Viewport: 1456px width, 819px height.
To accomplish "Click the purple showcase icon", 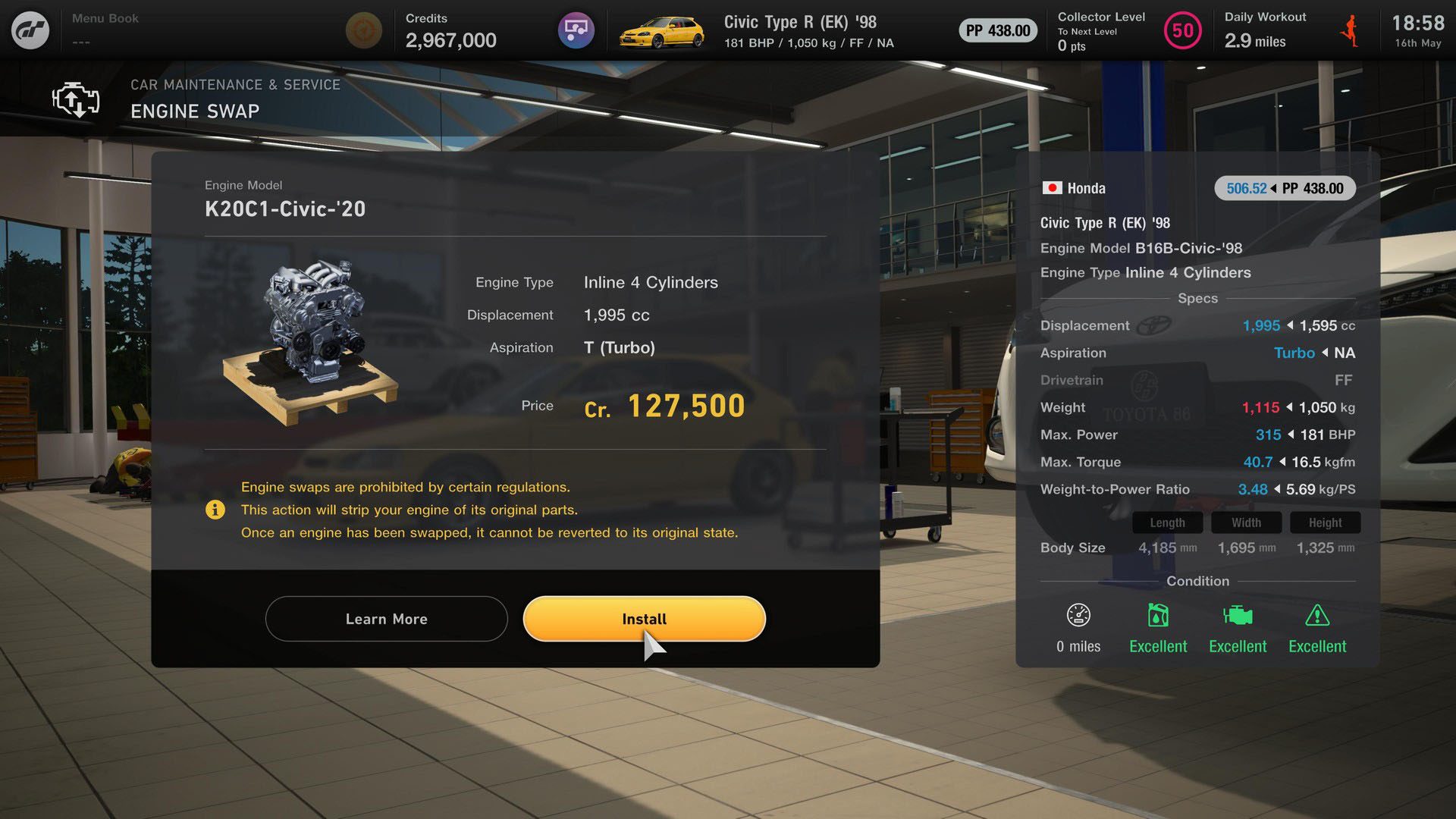I will pos(576,31).
